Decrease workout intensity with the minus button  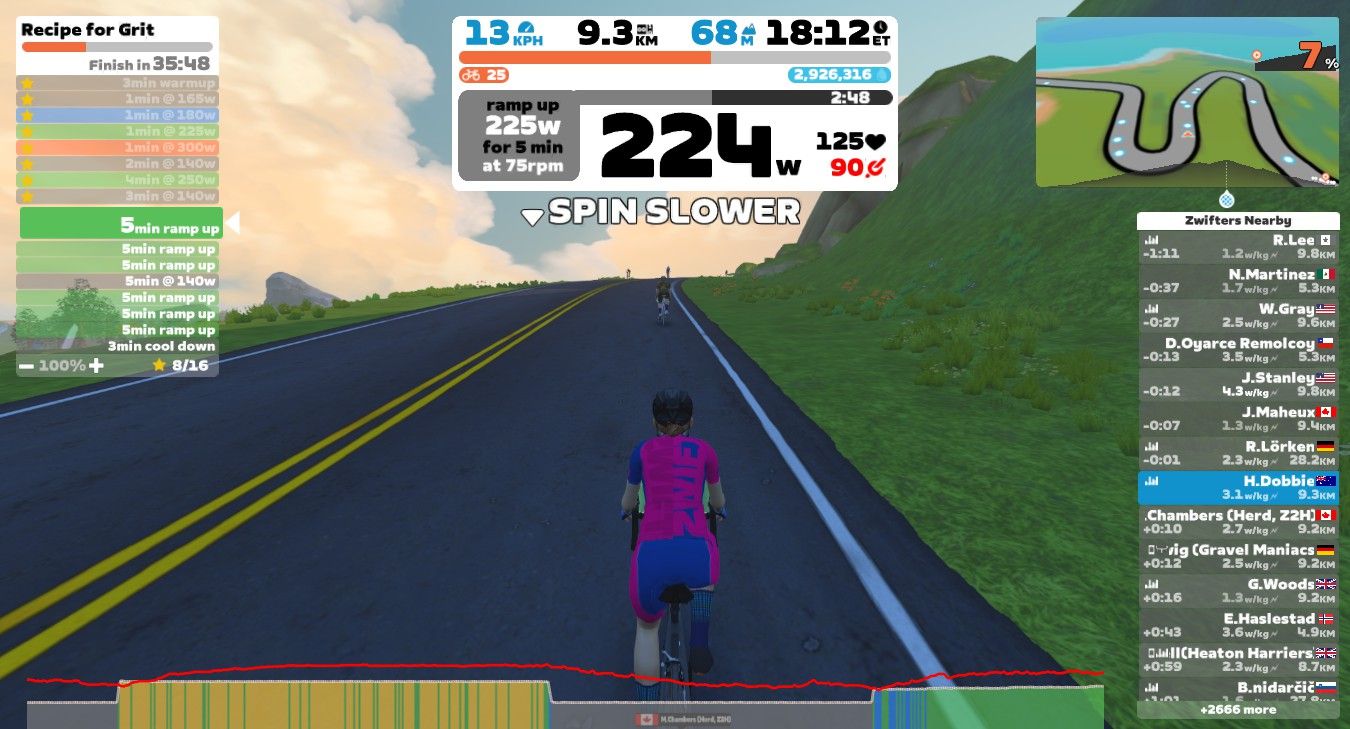pos(27,365)
